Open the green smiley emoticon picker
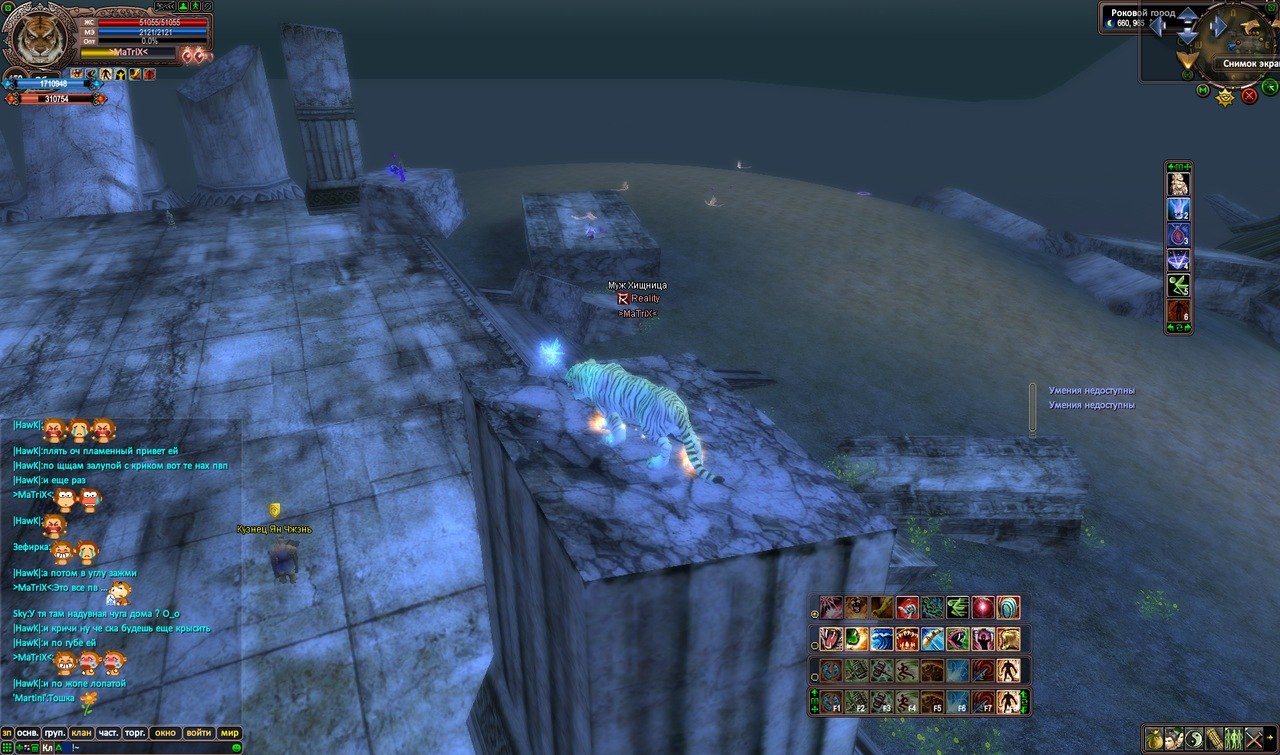The width and height of the screenshot is (1280, 755). point(236,747)
